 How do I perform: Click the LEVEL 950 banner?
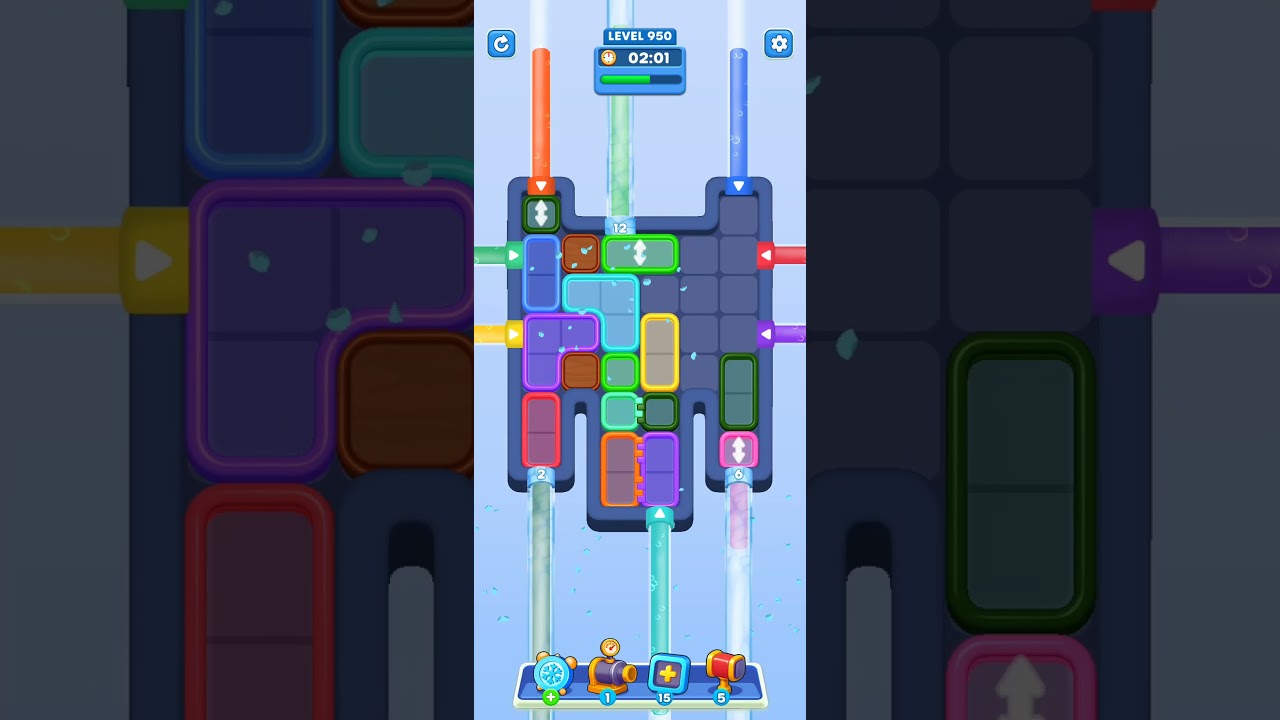click(640, 35)
